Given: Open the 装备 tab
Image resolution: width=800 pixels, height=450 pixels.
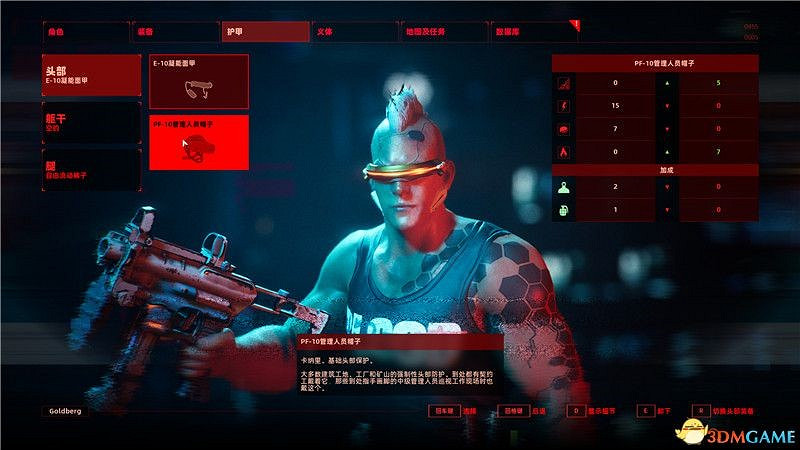Looking at the screenshot, I should [x=176, y=31].
